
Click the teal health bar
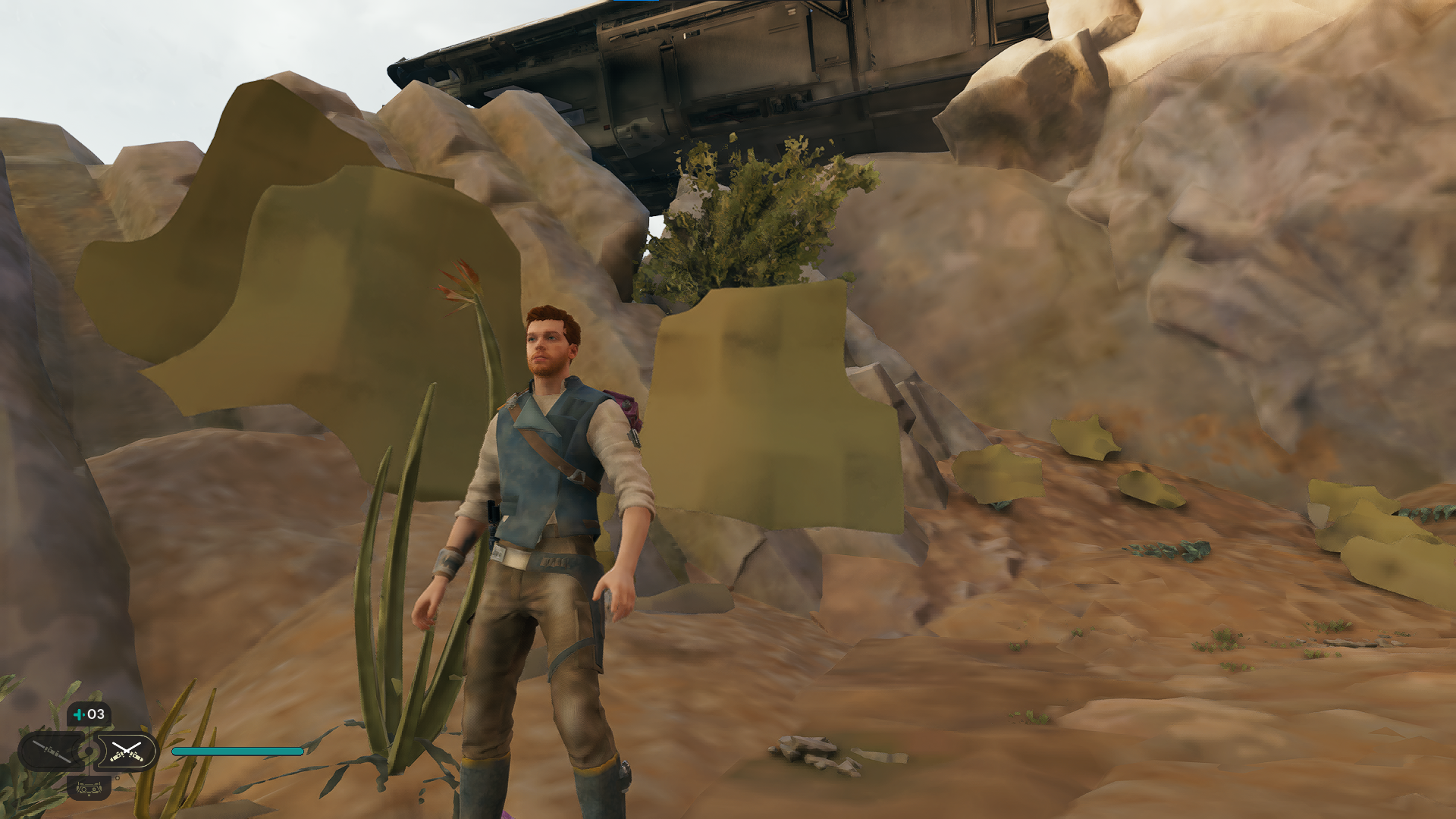(238, 751)
